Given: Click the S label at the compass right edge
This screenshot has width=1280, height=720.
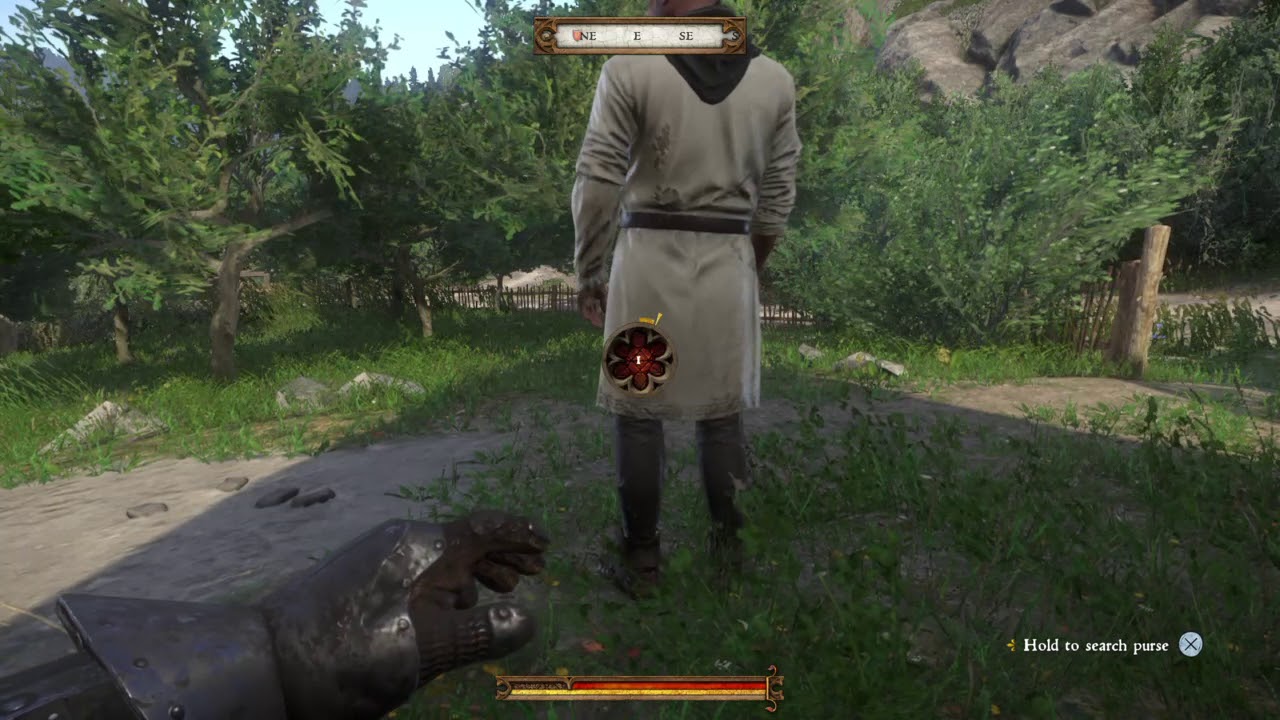Looking at the screenshot, I should (x=735, y=36).
